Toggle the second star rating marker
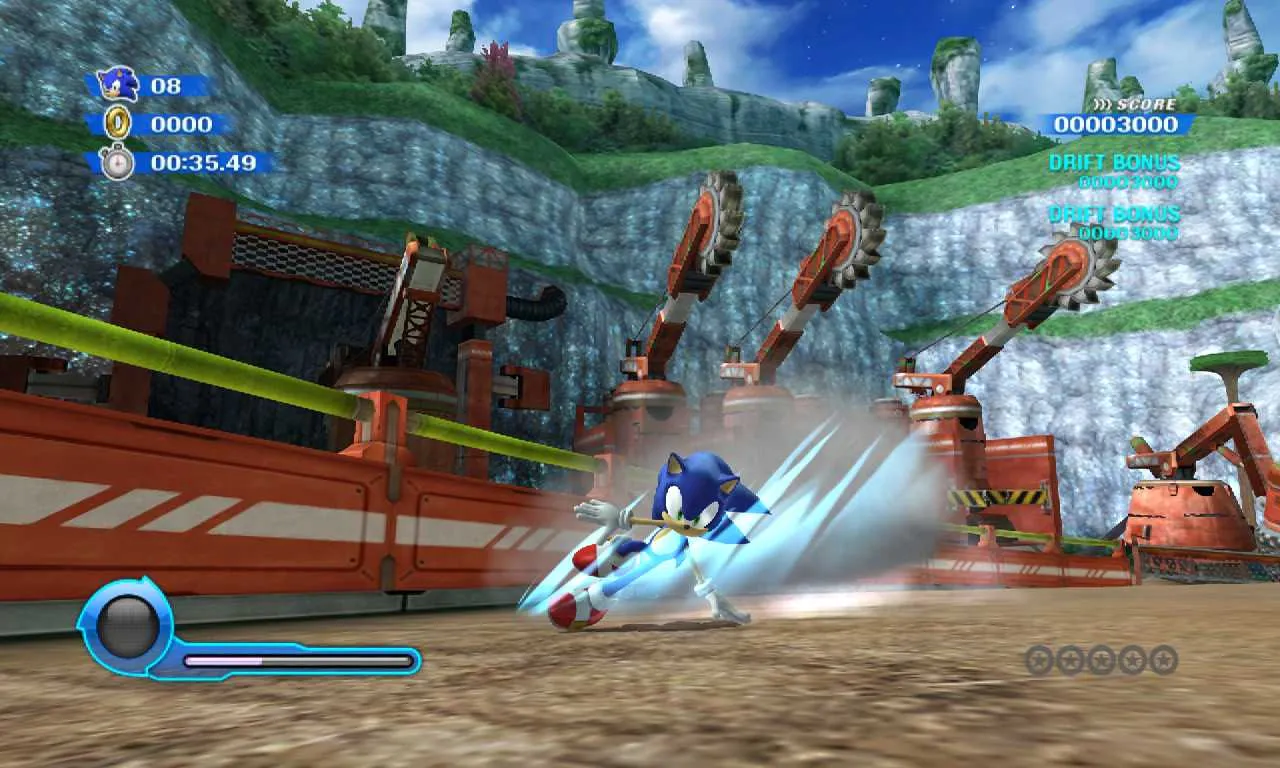 click(x=1069, y=658)
